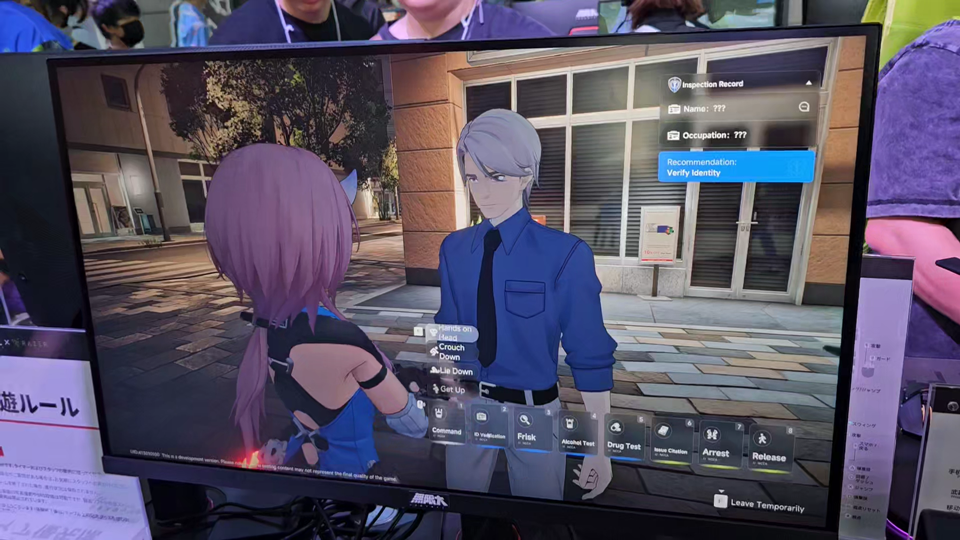Click the speech bubble icon beside Name

point(804,107)
